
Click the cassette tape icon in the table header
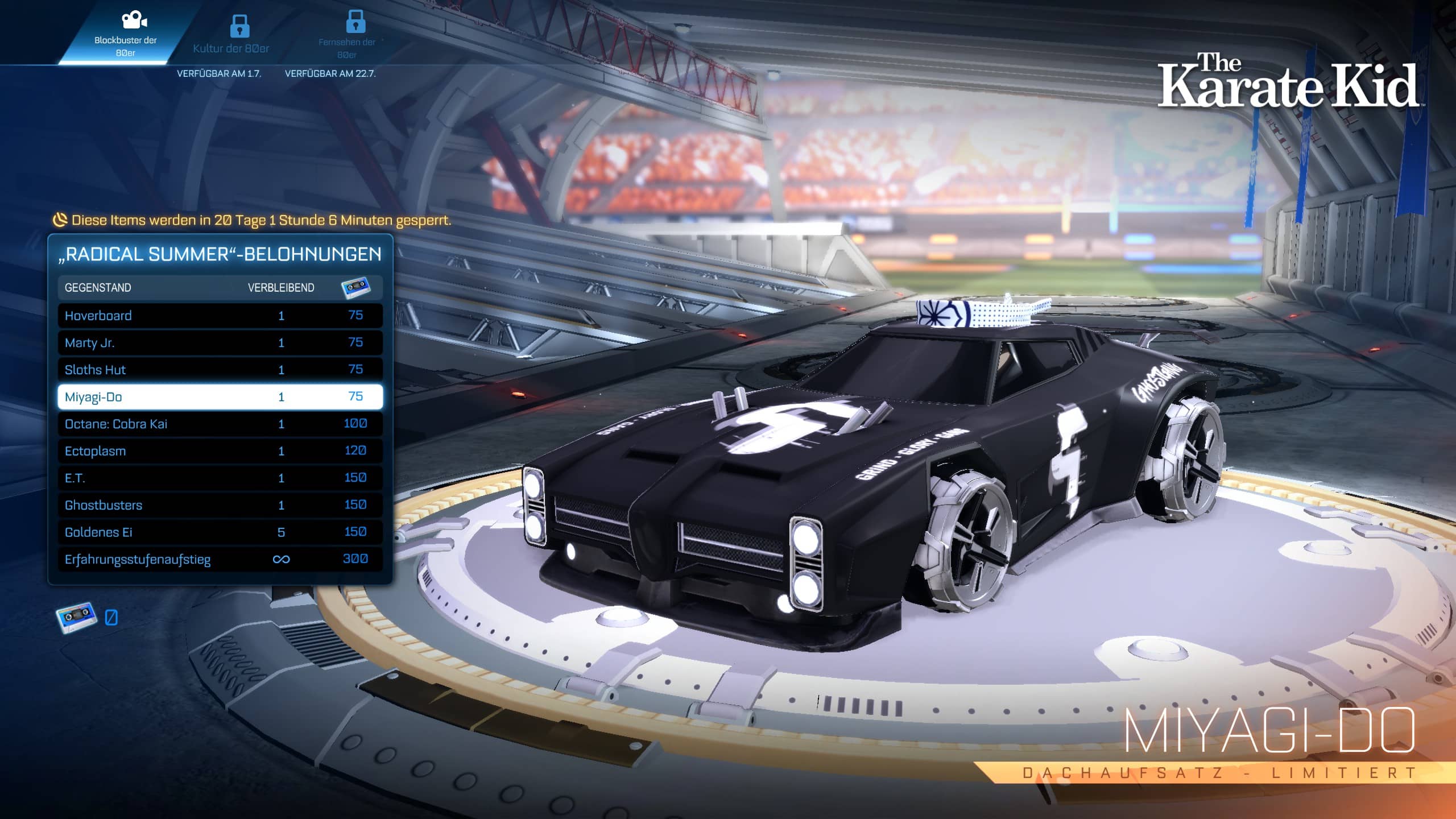coord(355,288)
